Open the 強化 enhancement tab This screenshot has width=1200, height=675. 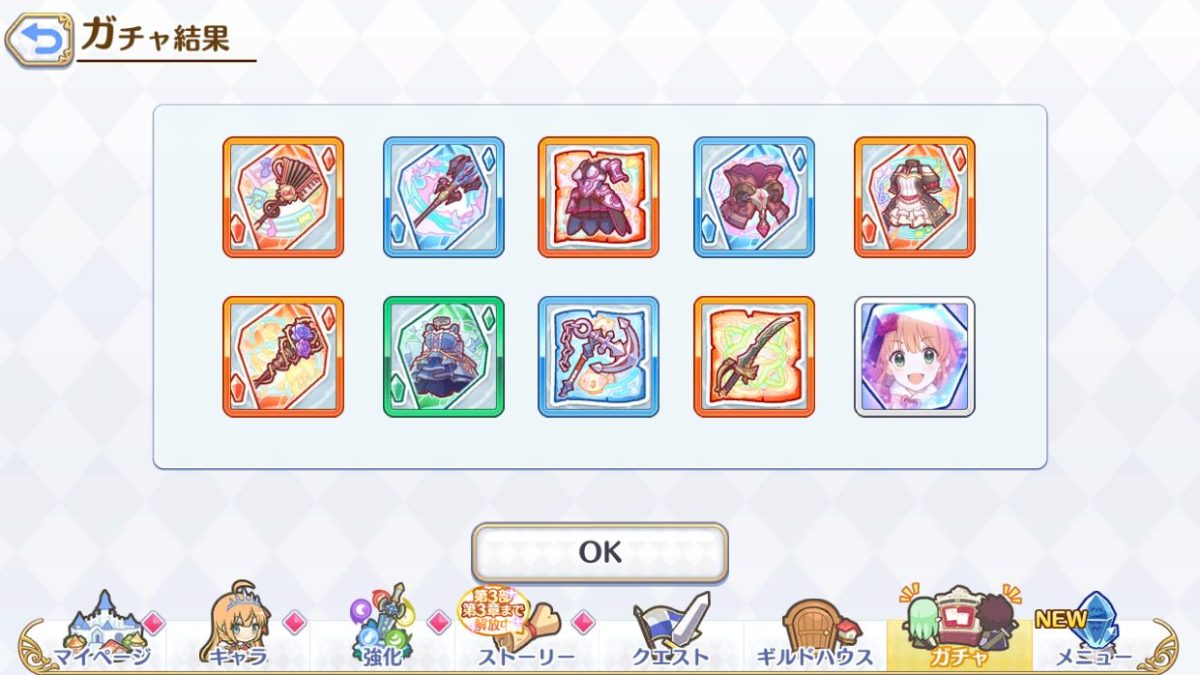point(382,631)
